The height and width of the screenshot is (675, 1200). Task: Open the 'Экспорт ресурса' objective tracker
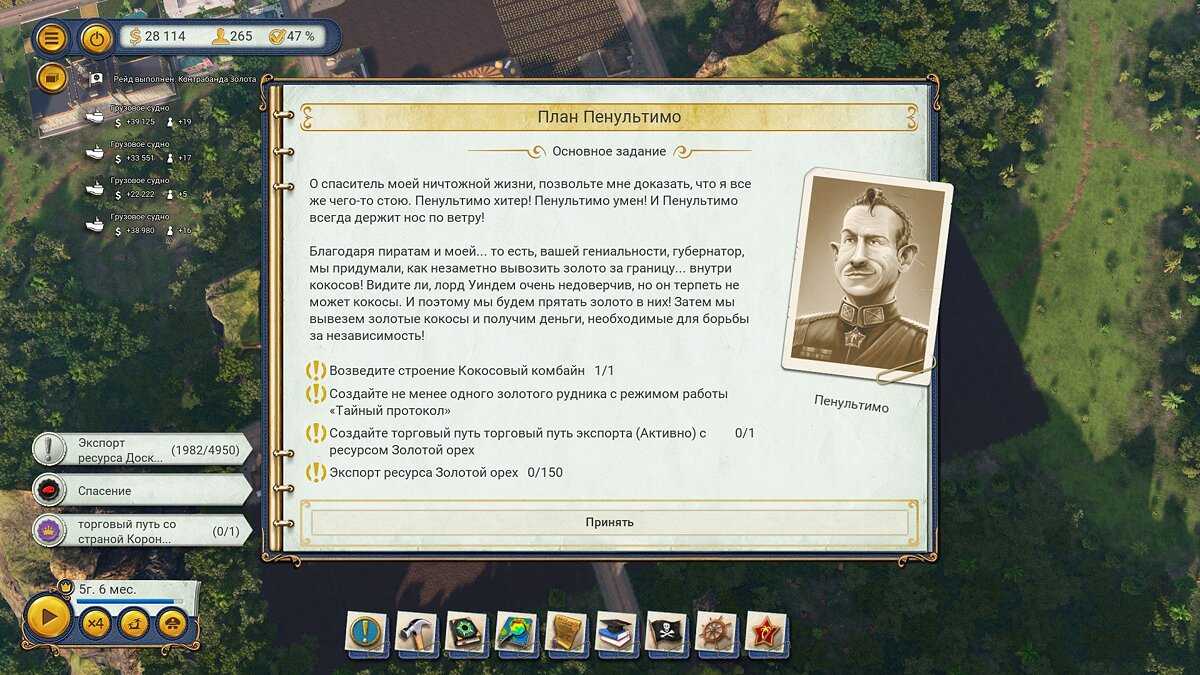coord(140,450)
